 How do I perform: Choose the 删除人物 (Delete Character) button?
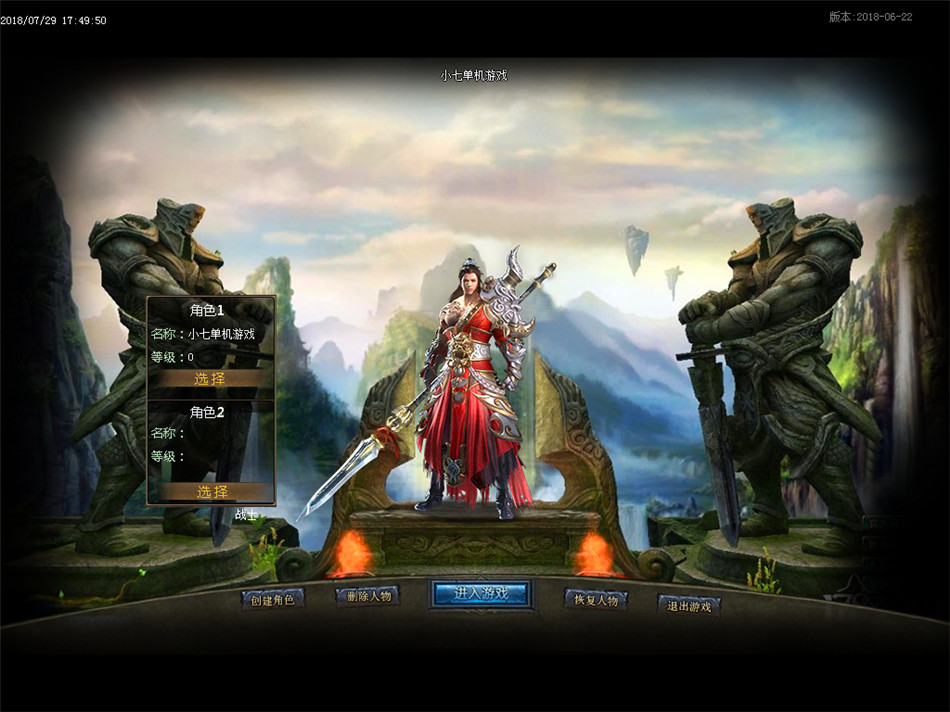click(367, 596)
